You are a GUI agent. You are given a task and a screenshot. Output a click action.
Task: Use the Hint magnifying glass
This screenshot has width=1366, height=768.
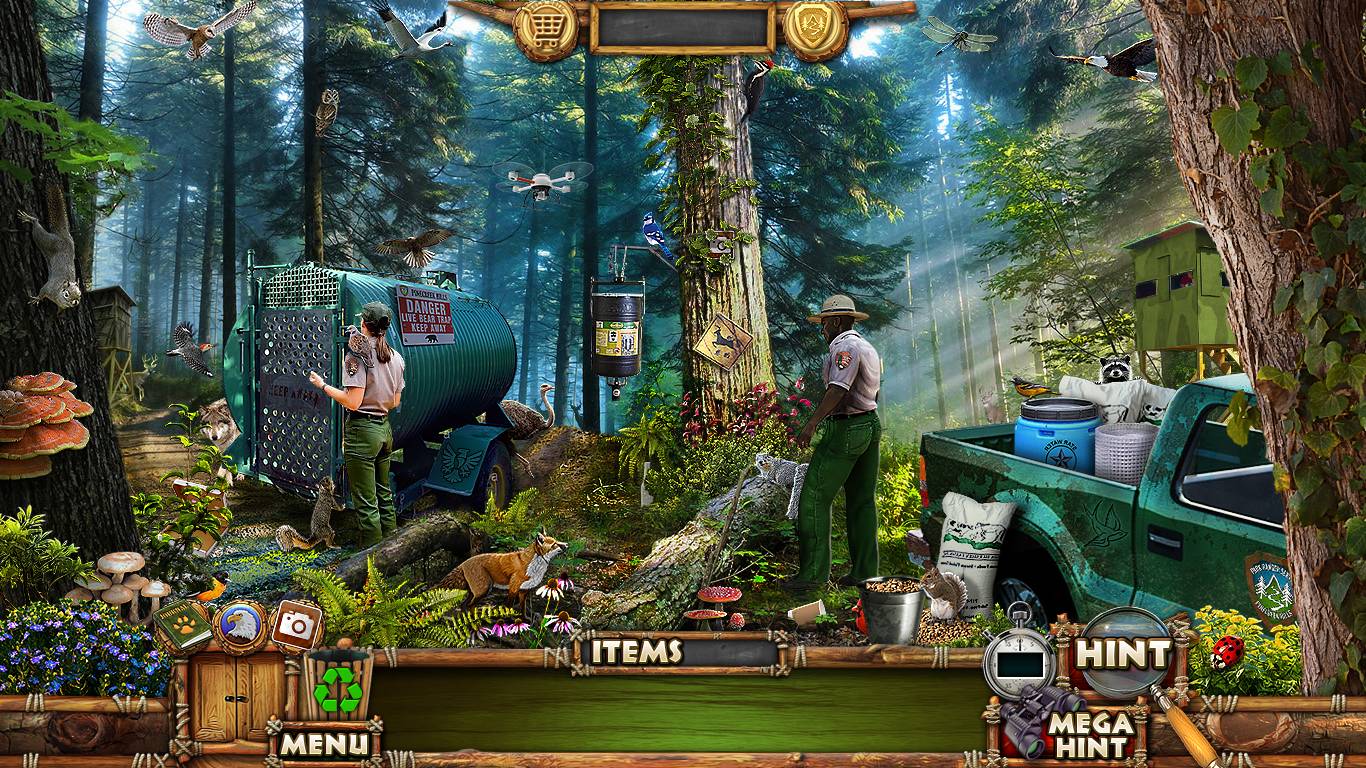[1126, 654]
